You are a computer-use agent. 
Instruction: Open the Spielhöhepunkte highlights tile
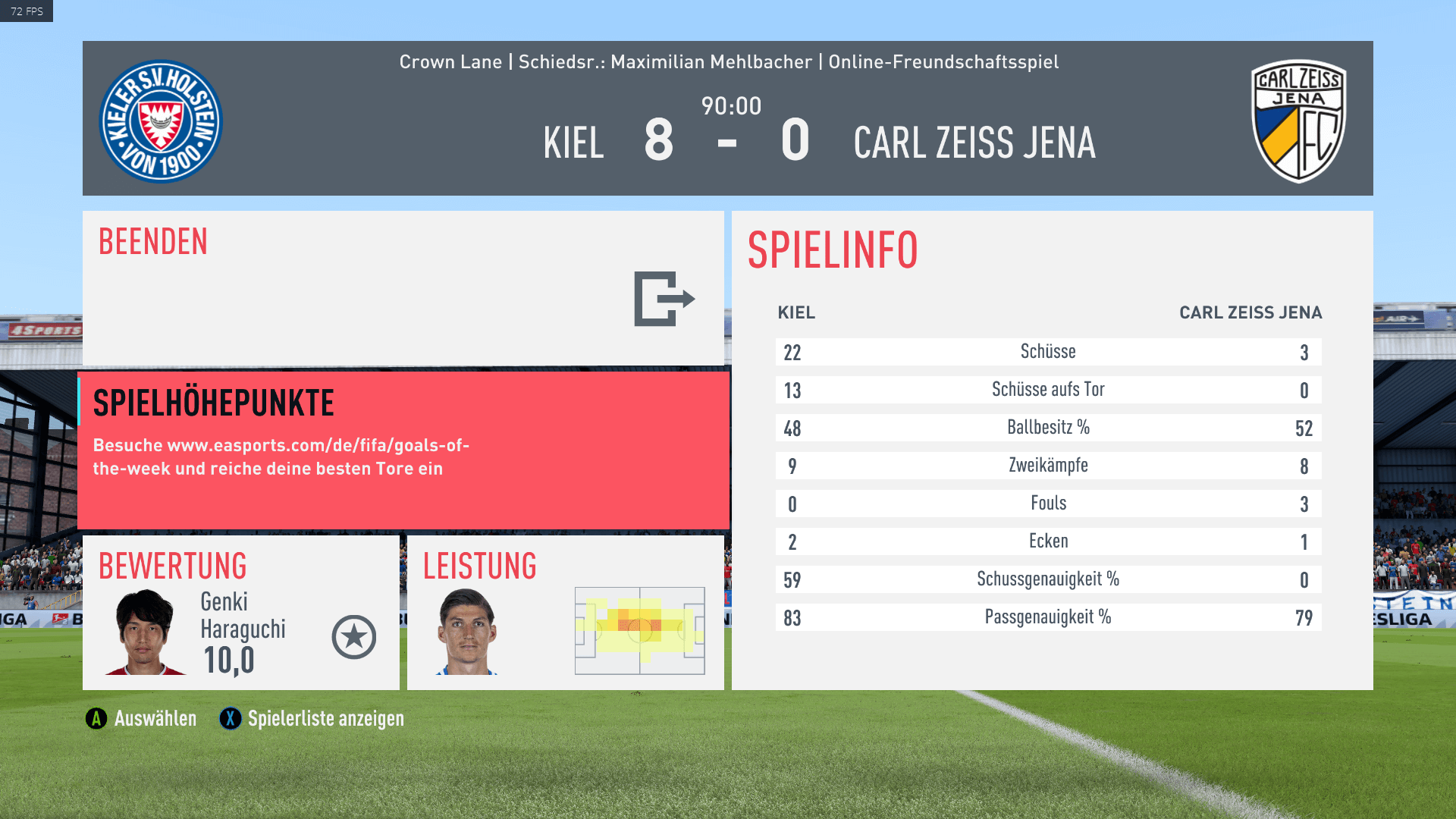pos(403,450)
